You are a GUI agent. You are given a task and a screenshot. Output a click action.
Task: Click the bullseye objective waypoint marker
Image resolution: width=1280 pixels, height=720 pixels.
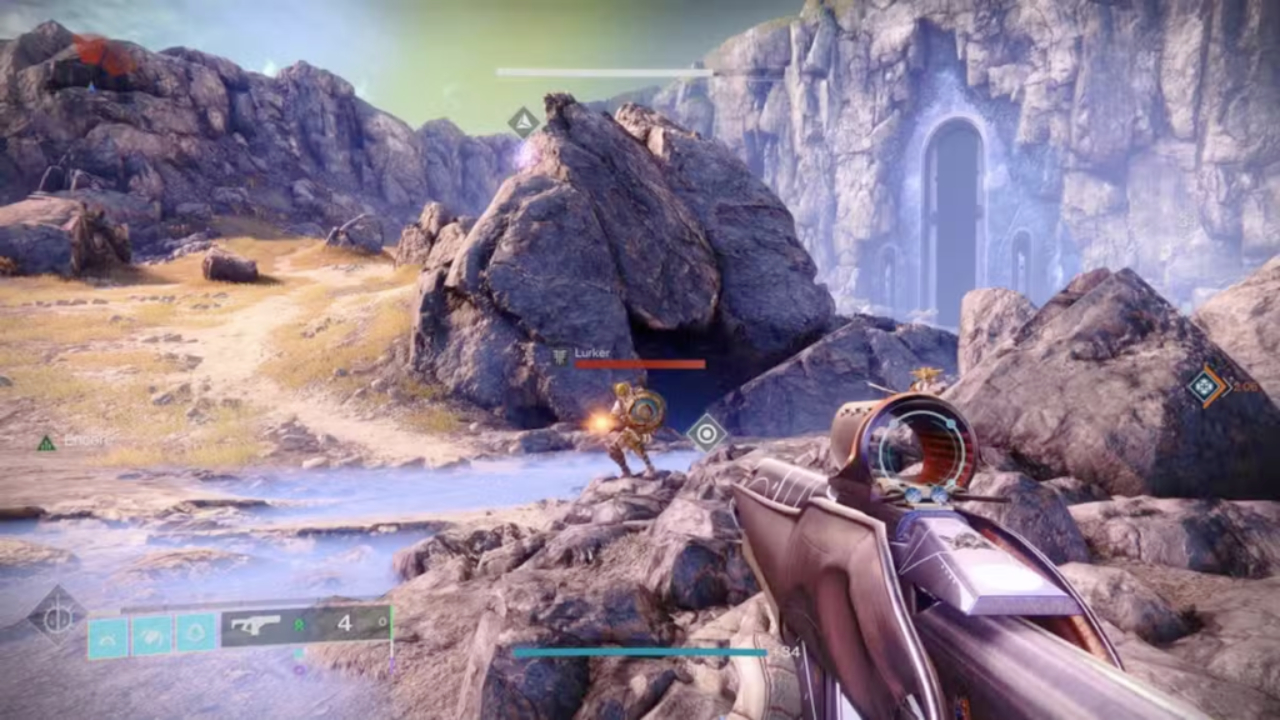point(707,433)
